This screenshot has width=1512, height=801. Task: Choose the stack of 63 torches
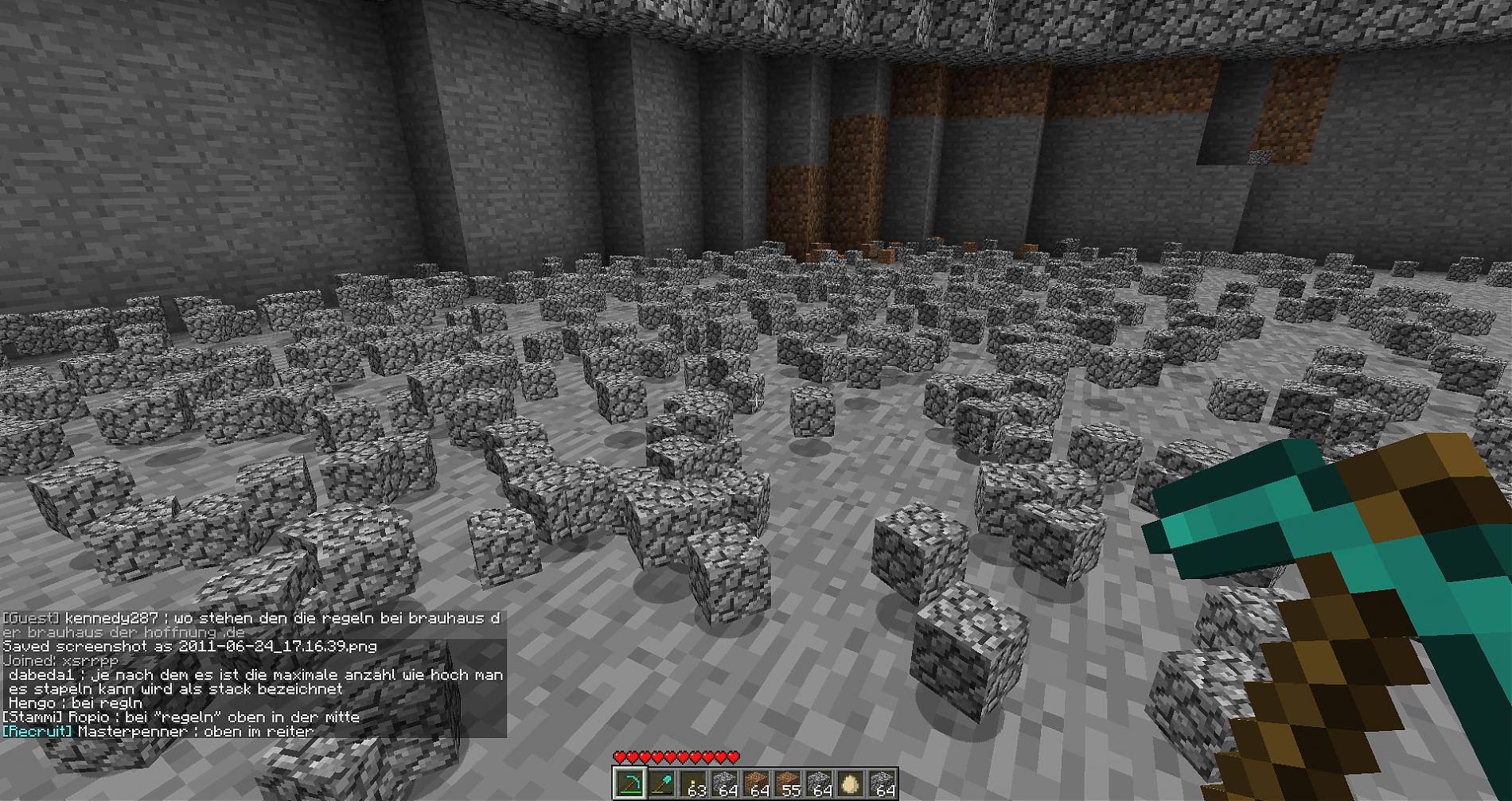coord(692,784)
